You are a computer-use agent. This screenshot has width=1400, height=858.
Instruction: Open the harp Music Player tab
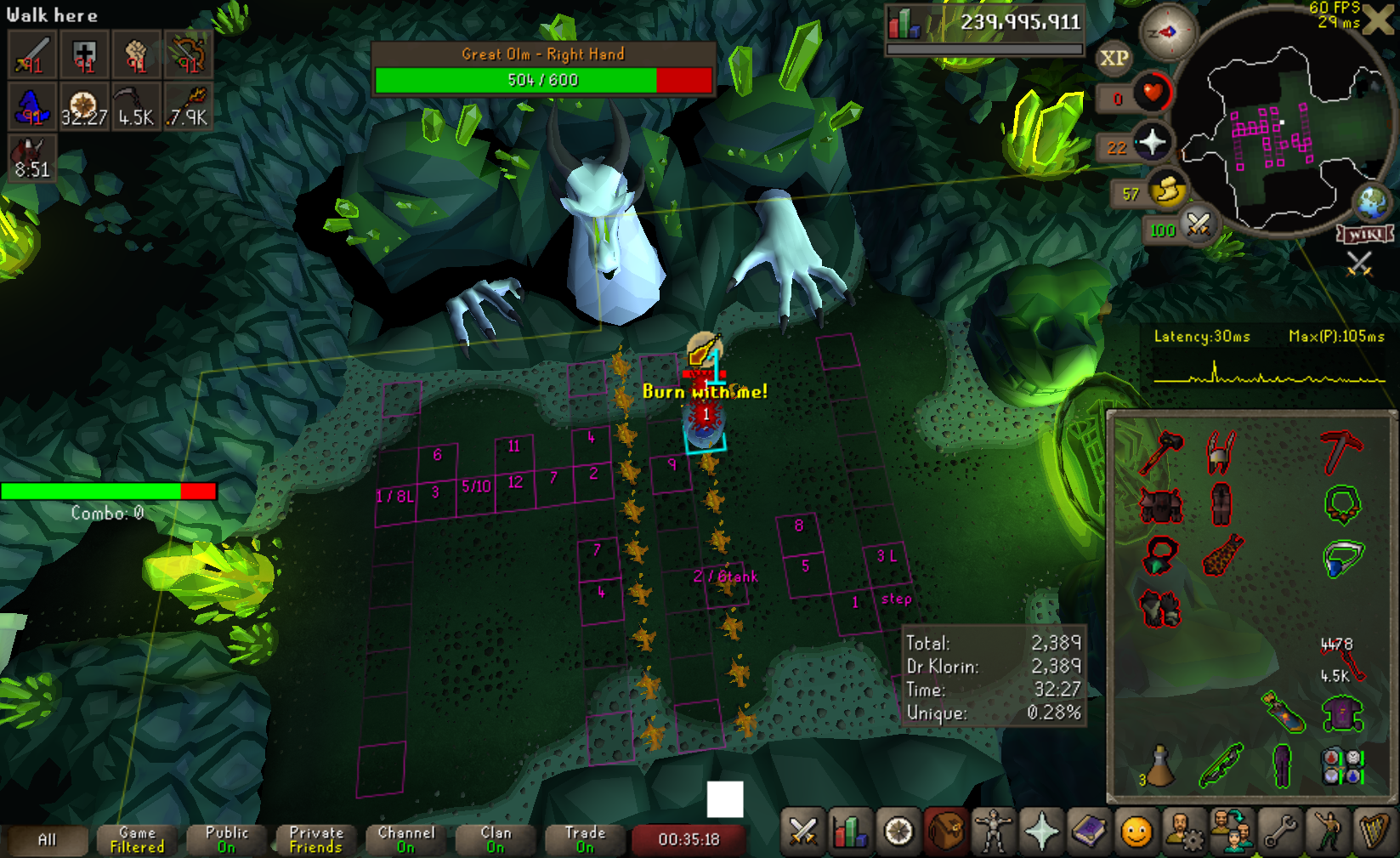pos(1374,832)
